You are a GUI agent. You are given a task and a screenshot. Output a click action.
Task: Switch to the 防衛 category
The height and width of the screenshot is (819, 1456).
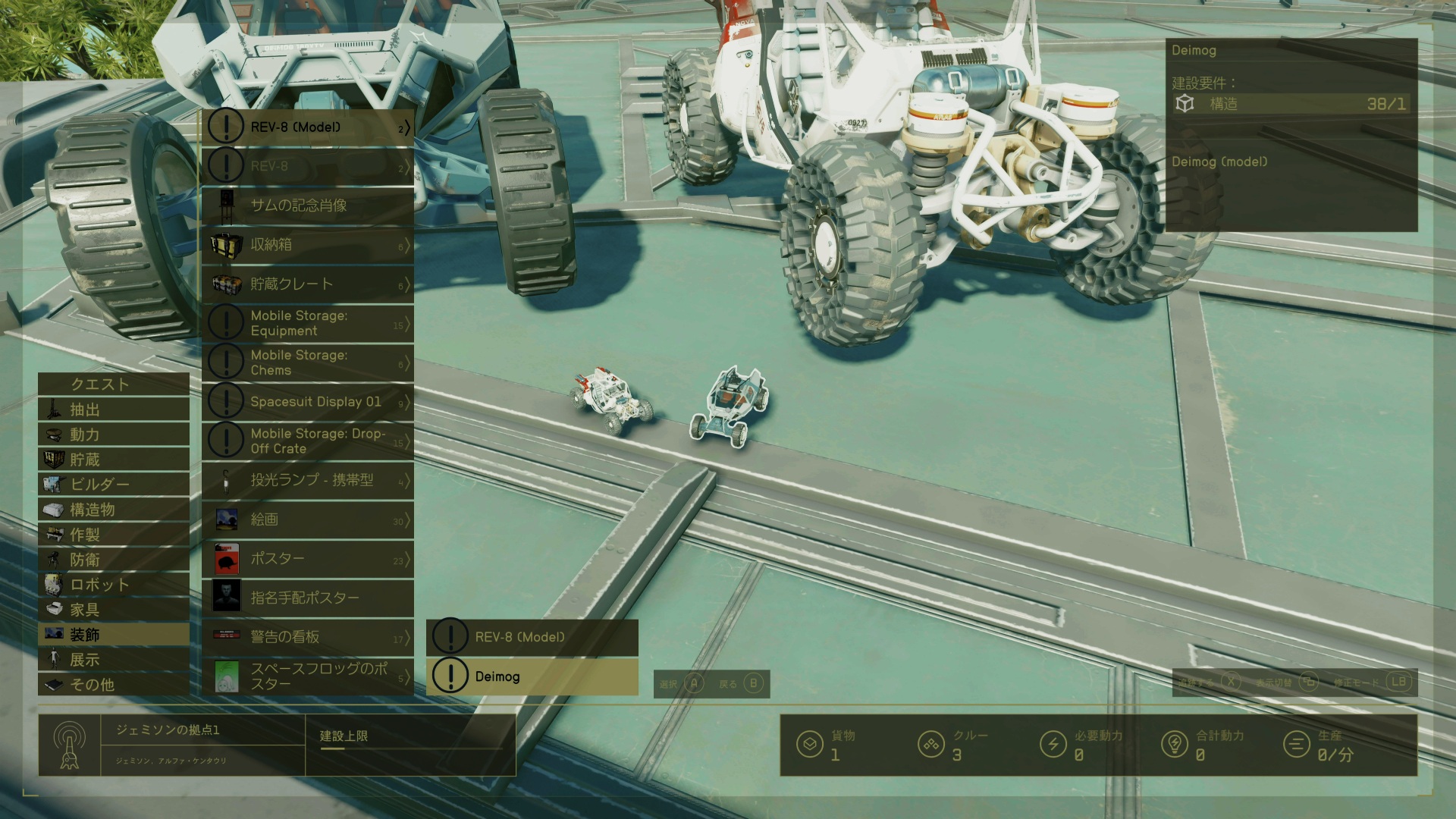point(114,560)
